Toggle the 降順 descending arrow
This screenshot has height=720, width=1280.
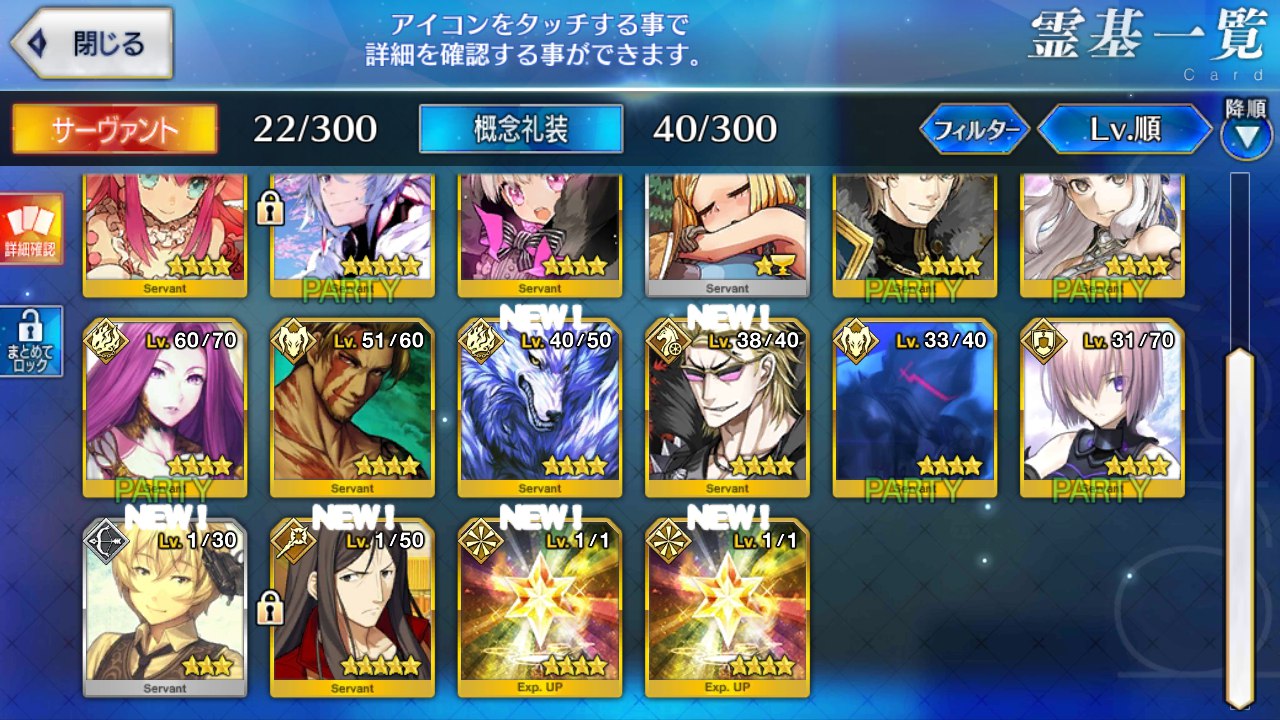point(1246,136)
